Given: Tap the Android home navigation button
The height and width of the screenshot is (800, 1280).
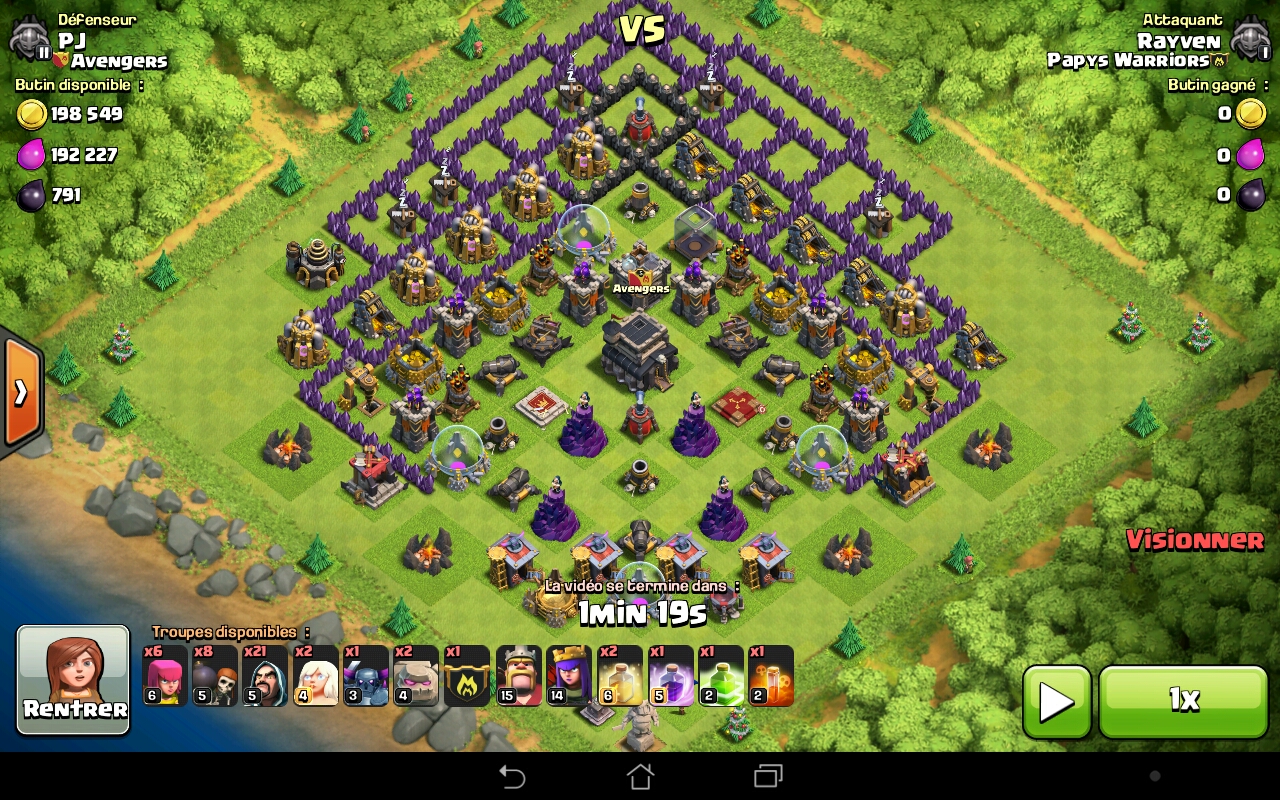Looking at the screenshot, I should (x=640, y=776).
